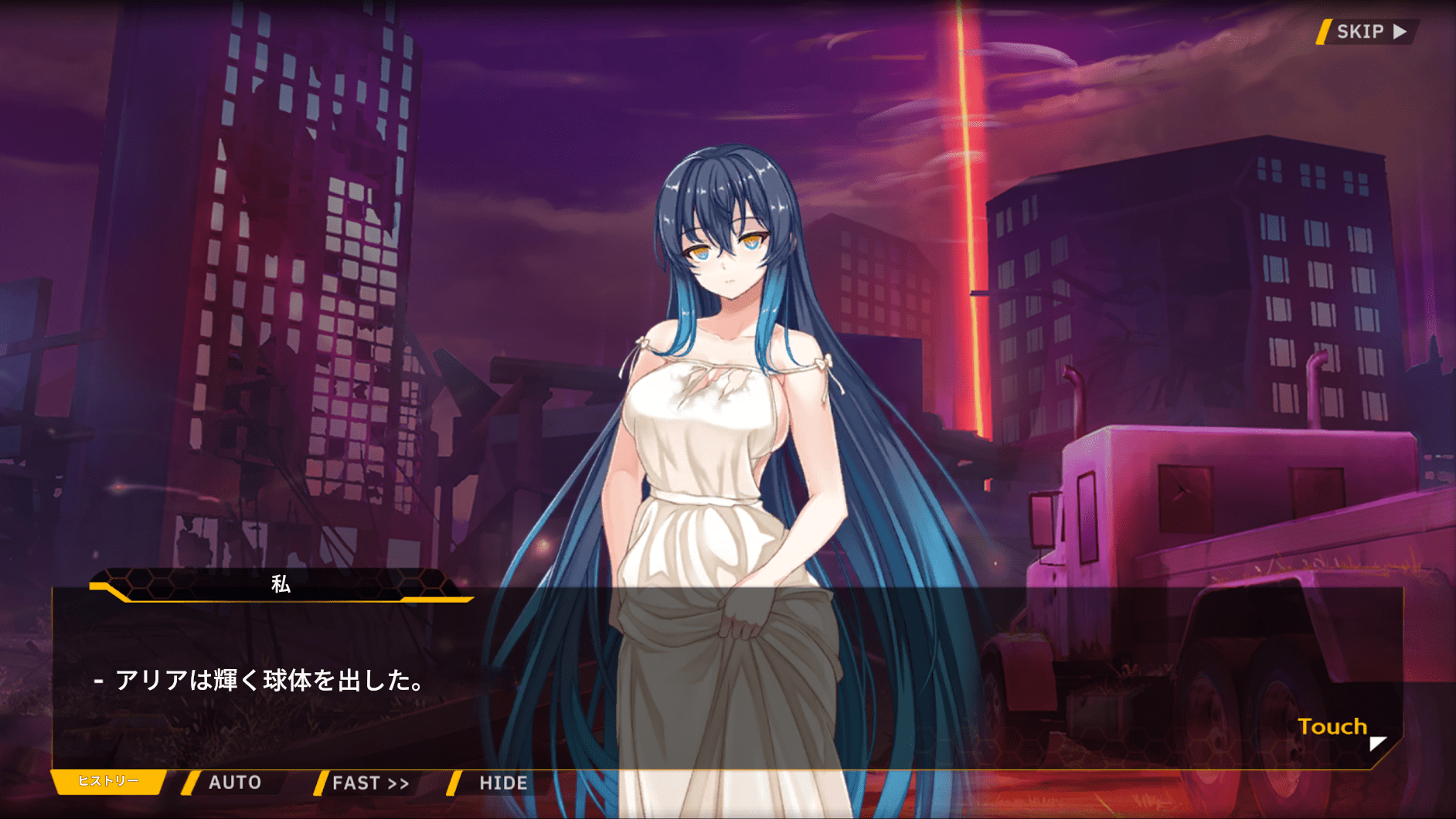1456x819 pixels.
Task: Open the ヒストリー dialogue log
Action: tap(108, 781)
